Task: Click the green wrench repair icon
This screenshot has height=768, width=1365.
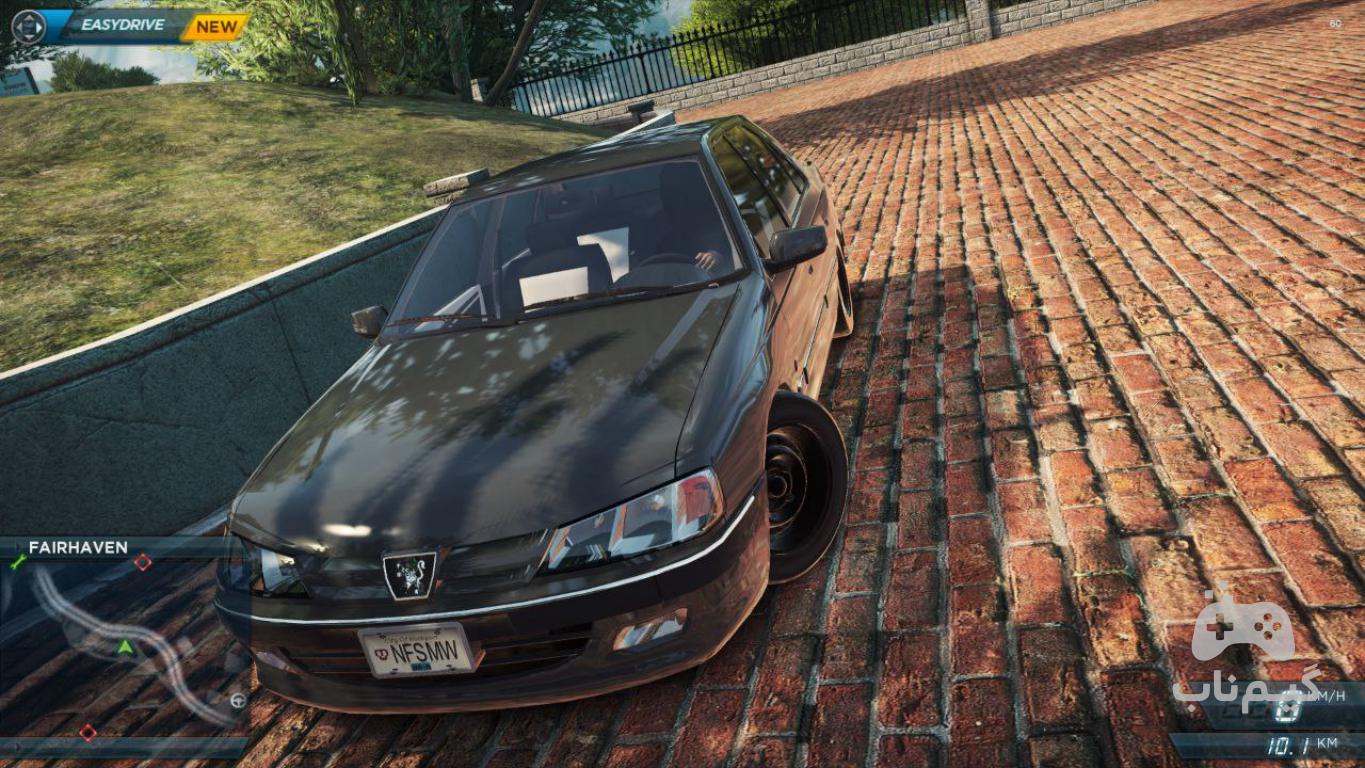Action: point(17,563)
